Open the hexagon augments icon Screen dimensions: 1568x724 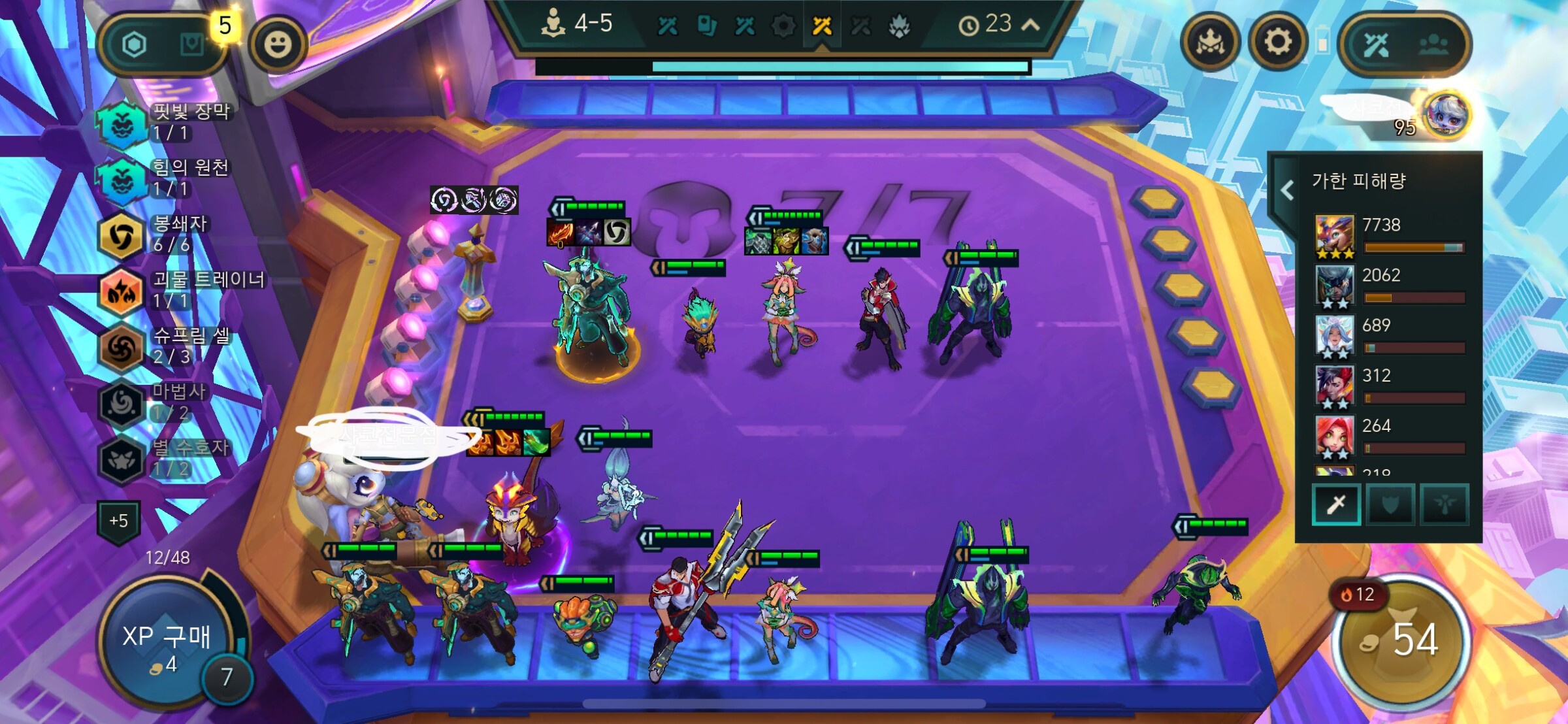135,44
